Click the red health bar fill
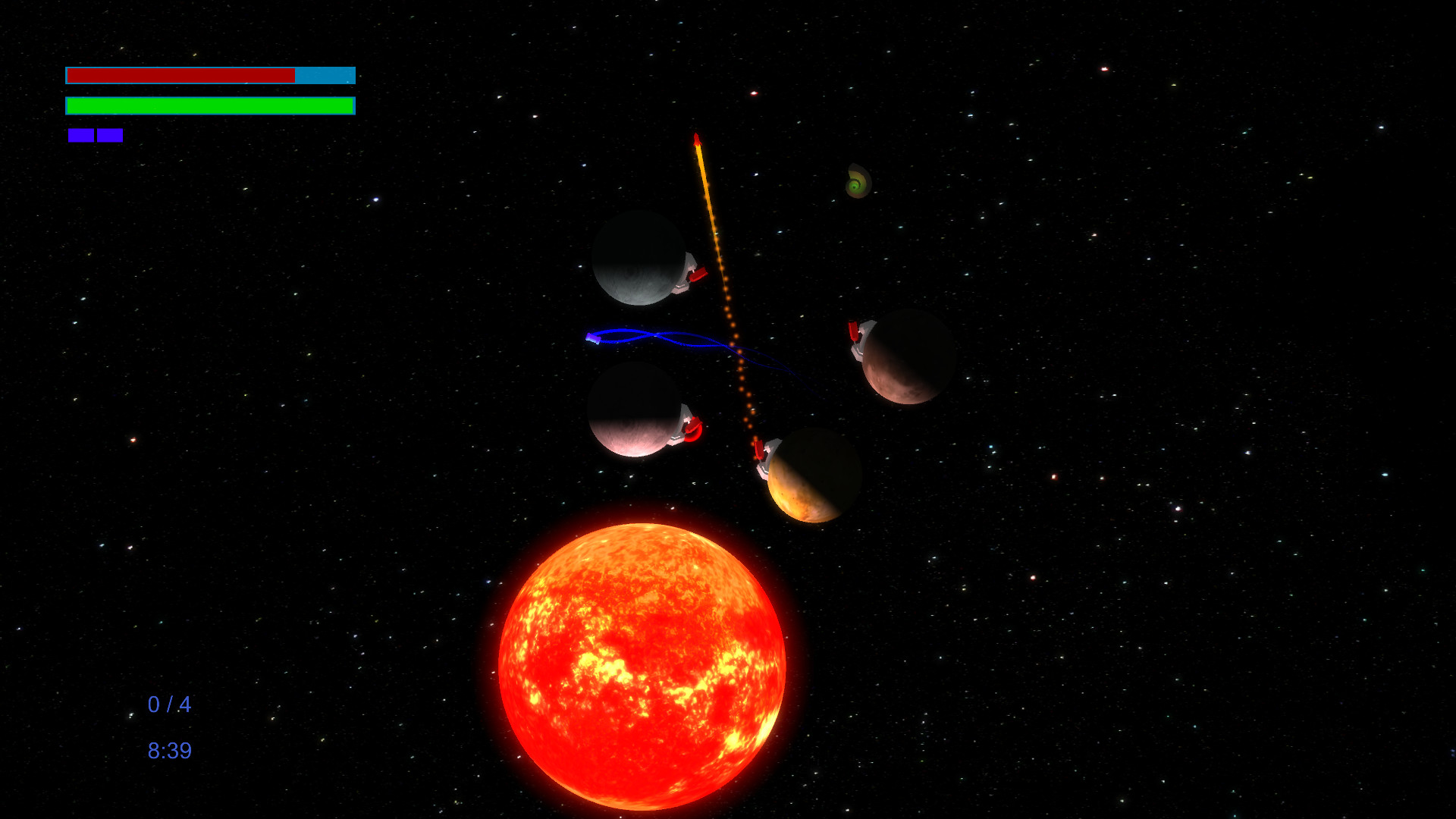Image resolution: width=1456 pixels, height=819 pixels. point(180,75)
